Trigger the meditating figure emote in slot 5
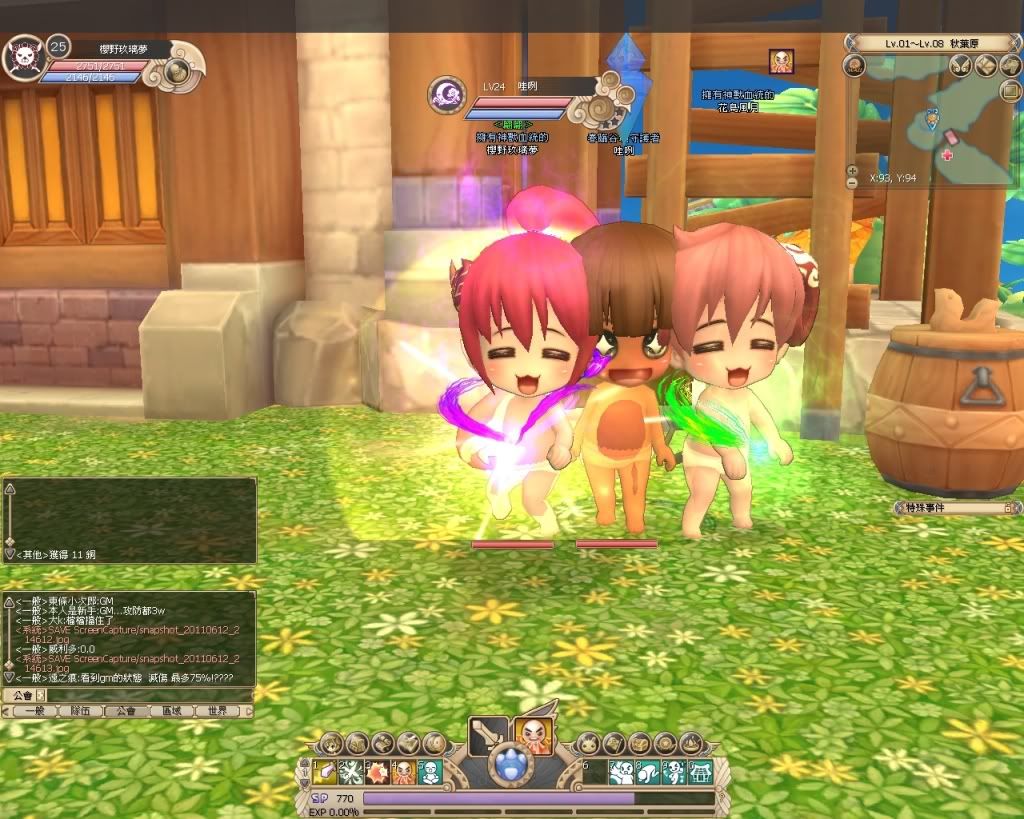This screenshot has height=819, width=1024. [430, 772]
